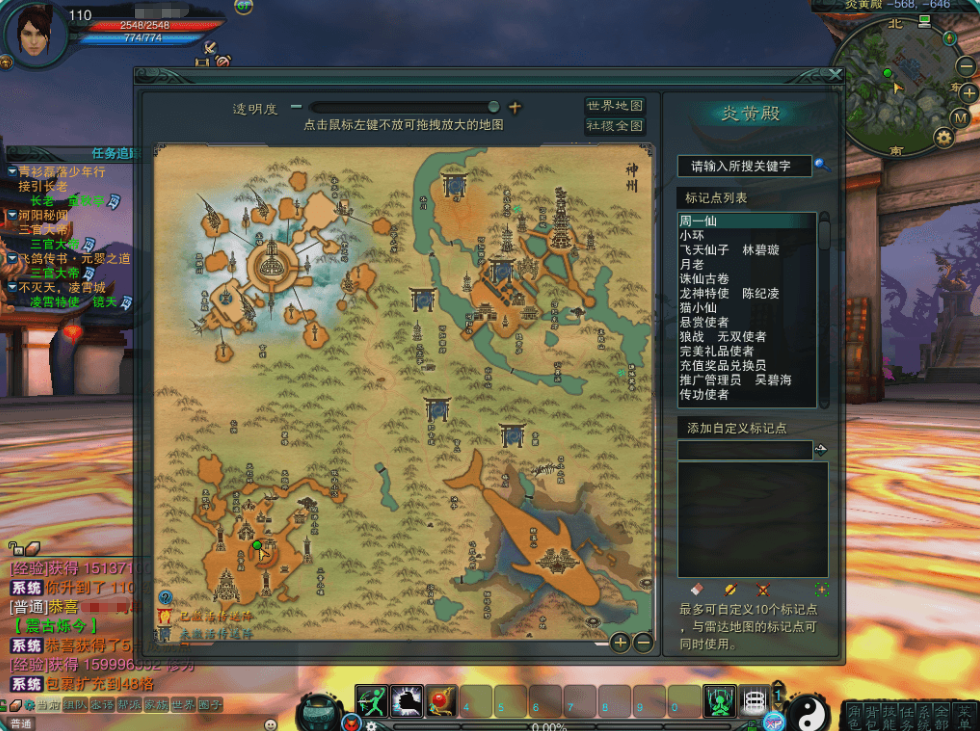980x731 pixels.
Task: Zoom out the map with the bottom minus button
Action: coord(643,643)
